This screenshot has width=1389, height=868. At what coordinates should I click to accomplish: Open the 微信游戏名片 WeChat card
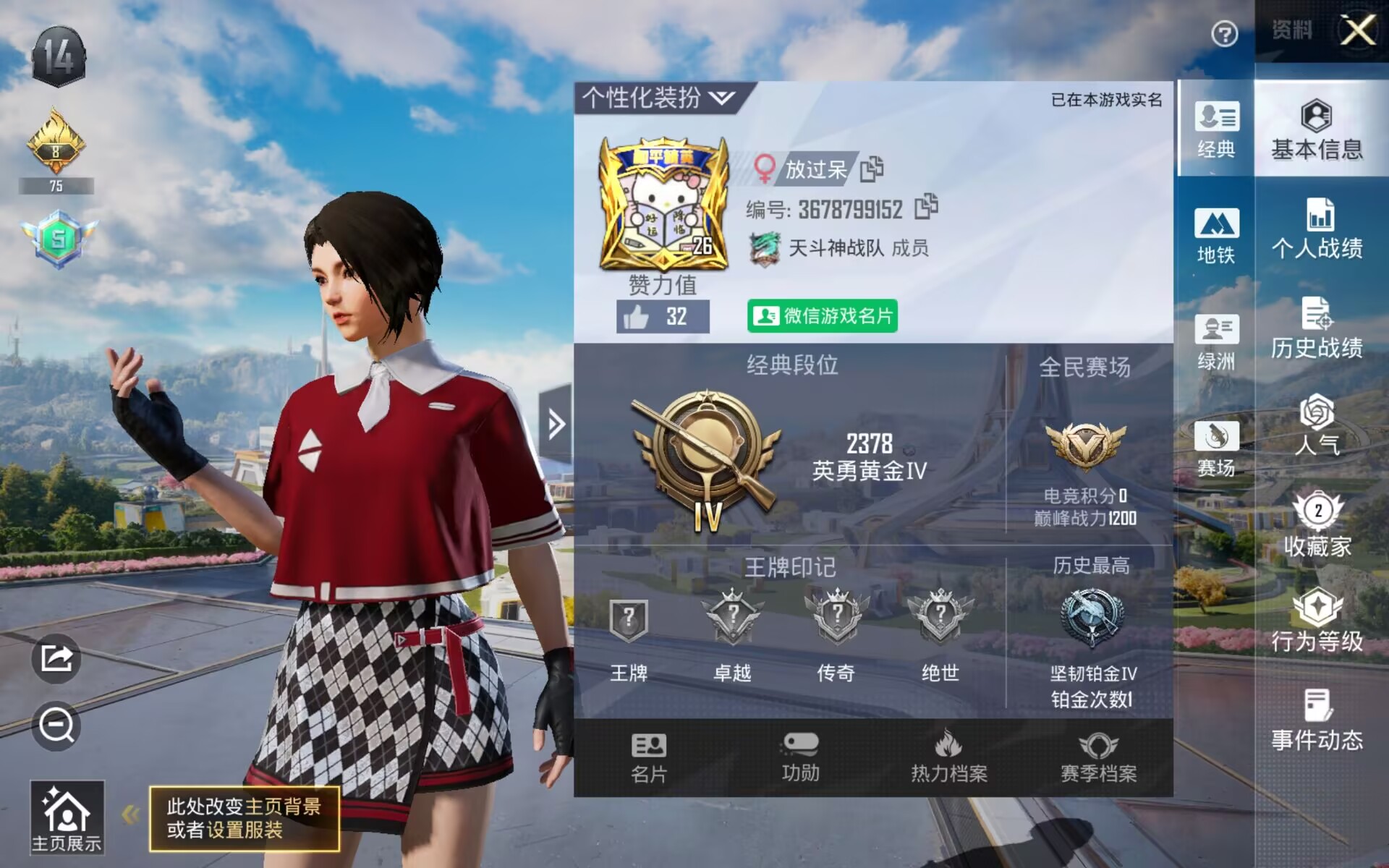(x=823, y=317)
